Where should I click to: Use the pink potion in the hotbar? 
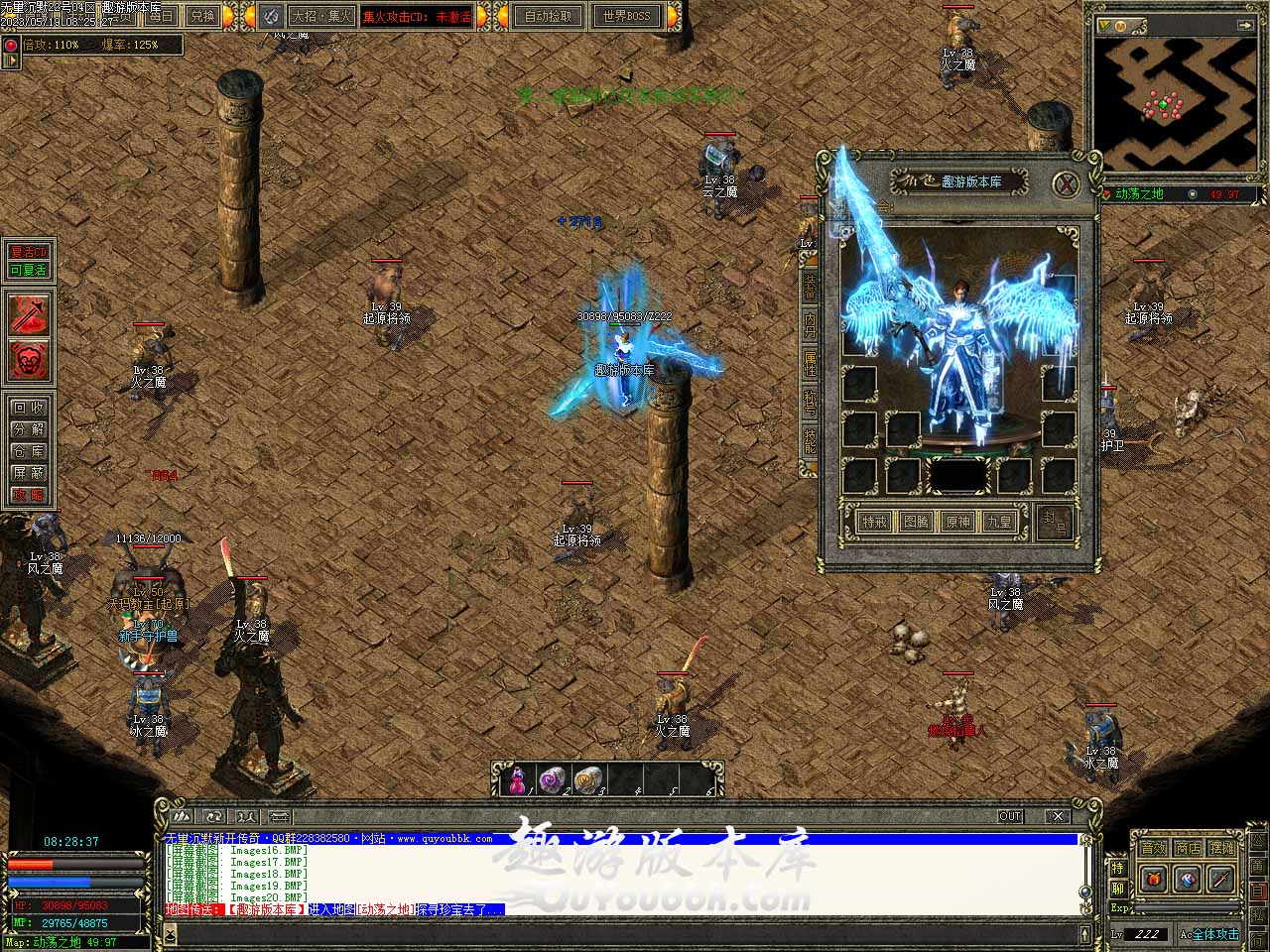point(517,780)
